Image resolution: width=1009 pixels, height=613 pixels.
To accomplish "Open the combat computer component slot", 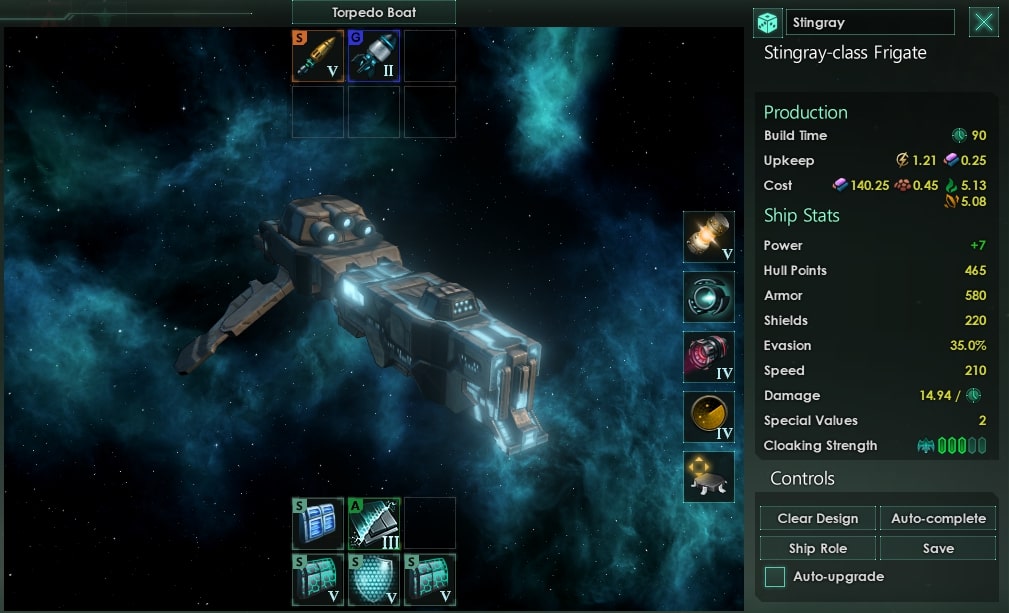I will coord(709,477).
